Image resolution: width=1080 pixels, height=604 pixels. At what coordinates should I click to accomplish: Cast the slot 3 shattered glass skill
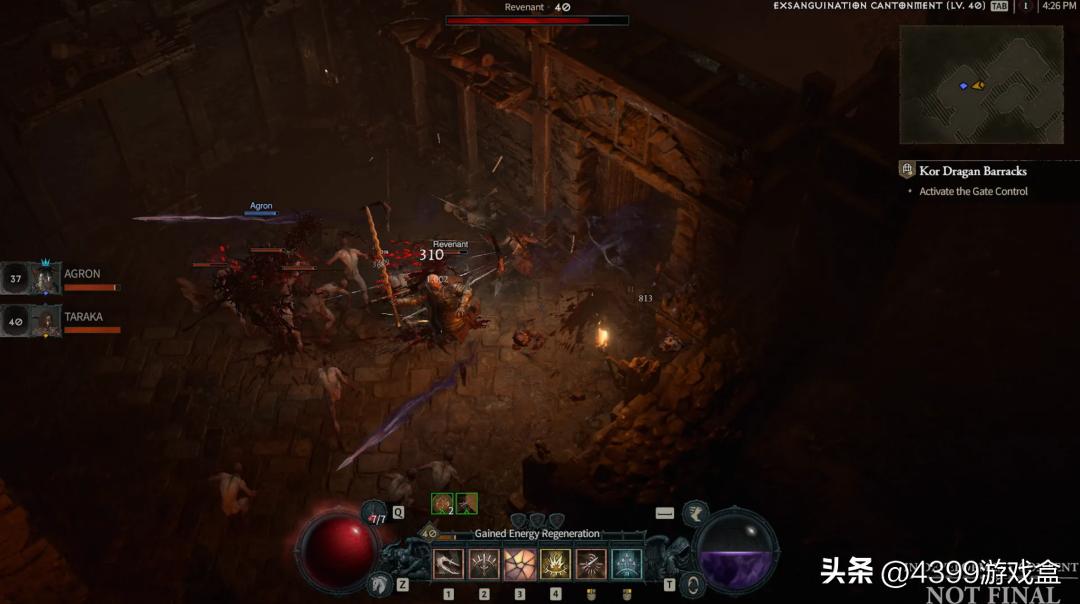pyautogui.click(x=520, y=564)
